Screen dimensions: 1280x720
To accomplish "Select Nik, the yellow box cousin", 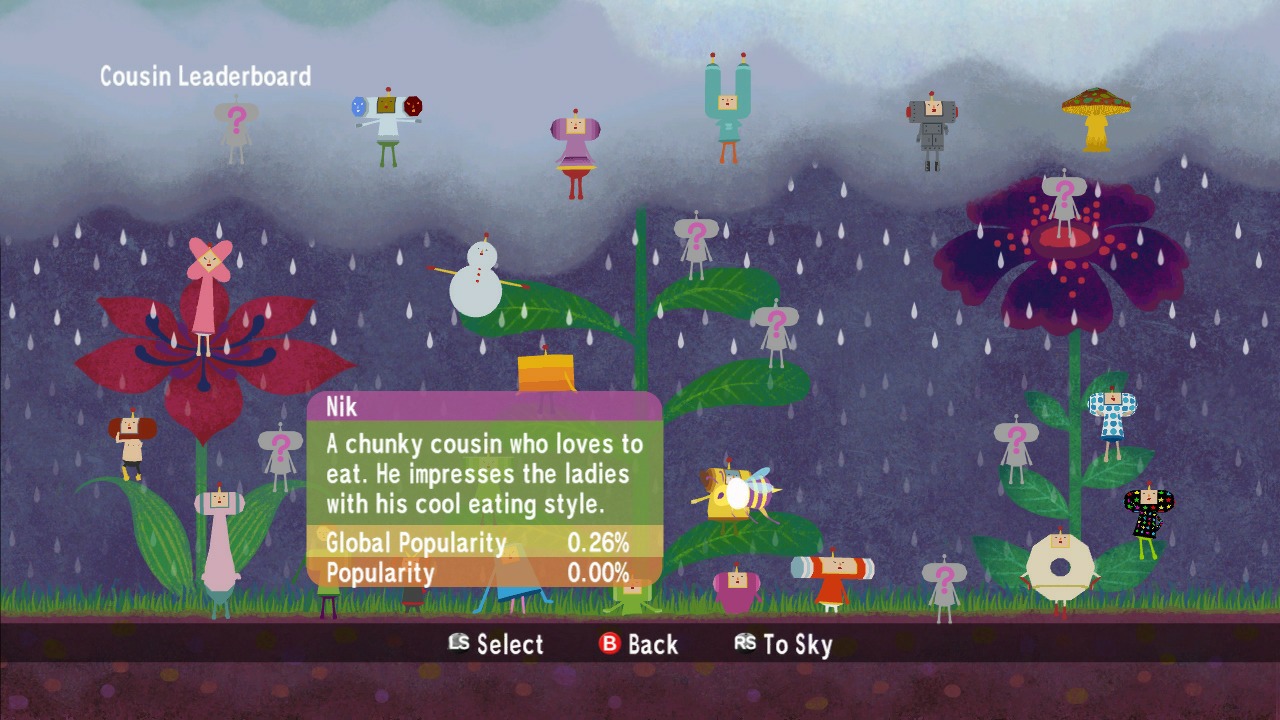I will pos(545,375).
